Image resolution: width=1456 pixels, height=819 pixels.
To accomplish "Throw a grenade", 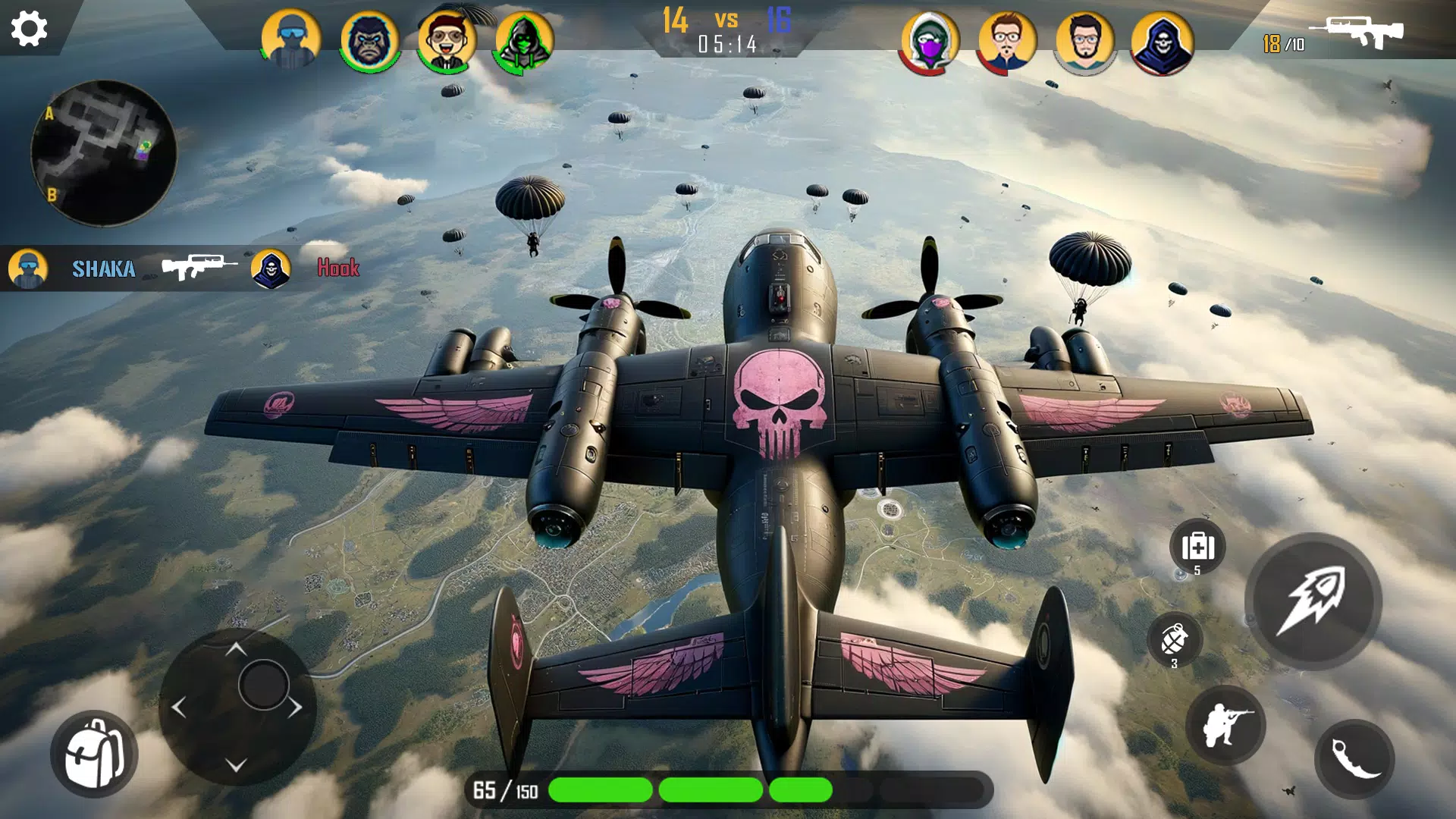I will pos(1175,639).
